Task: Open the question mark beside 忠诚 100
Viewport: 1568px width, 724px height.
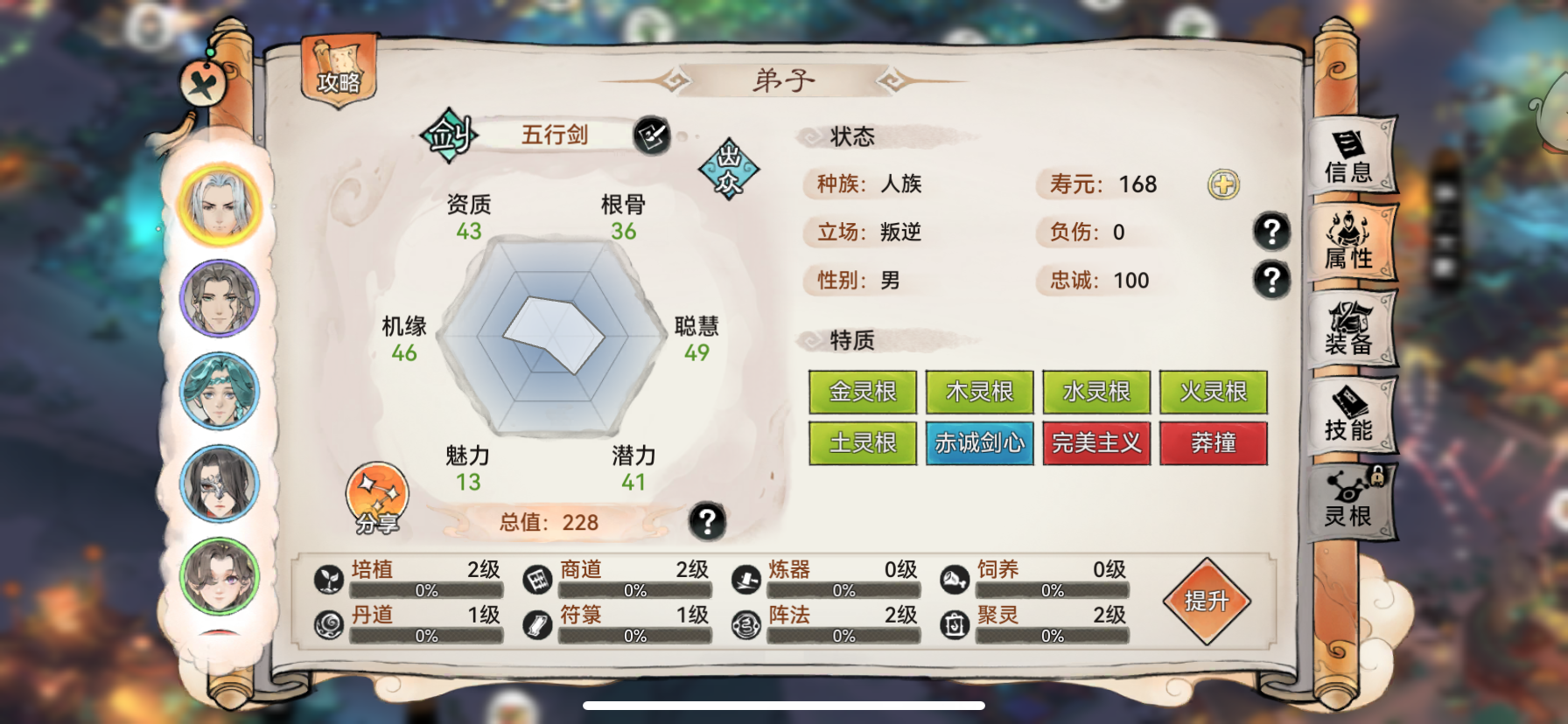Action: coord(1270,281)
